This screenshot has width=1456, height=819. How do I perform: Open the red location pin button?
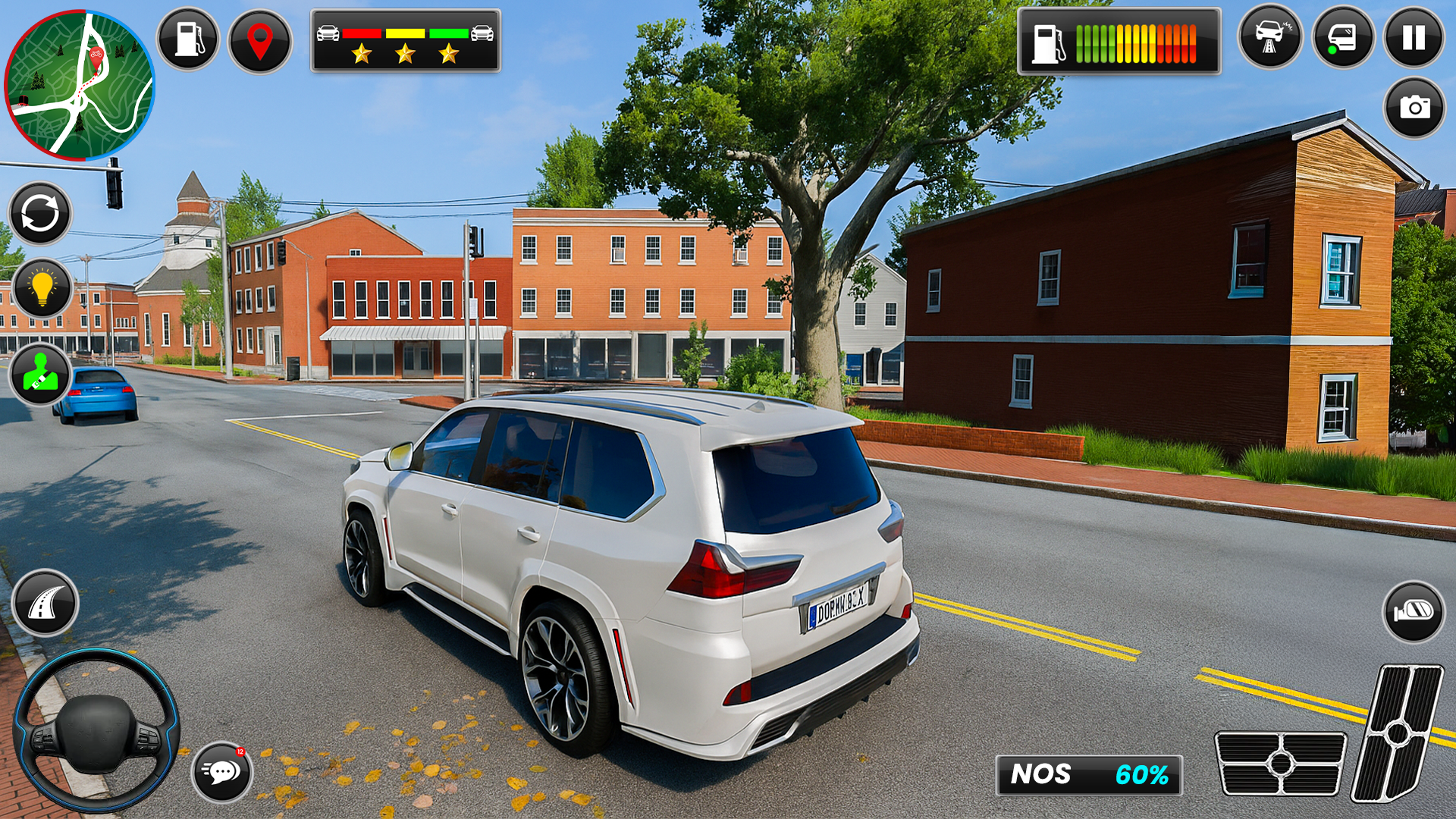pos(259,41)
